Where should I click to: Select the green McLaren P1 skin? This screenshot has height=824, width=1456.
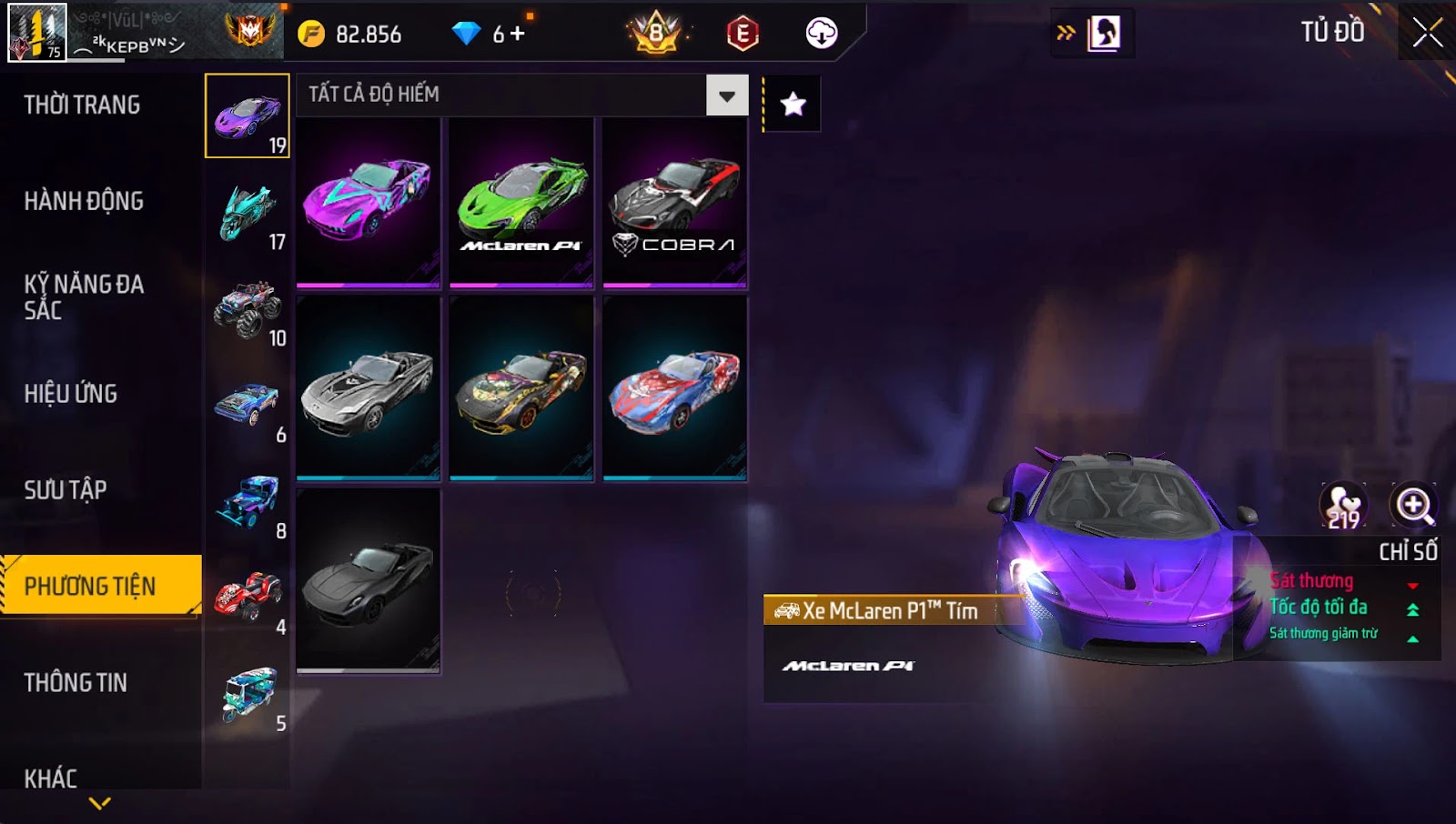[x=521, y=203]
